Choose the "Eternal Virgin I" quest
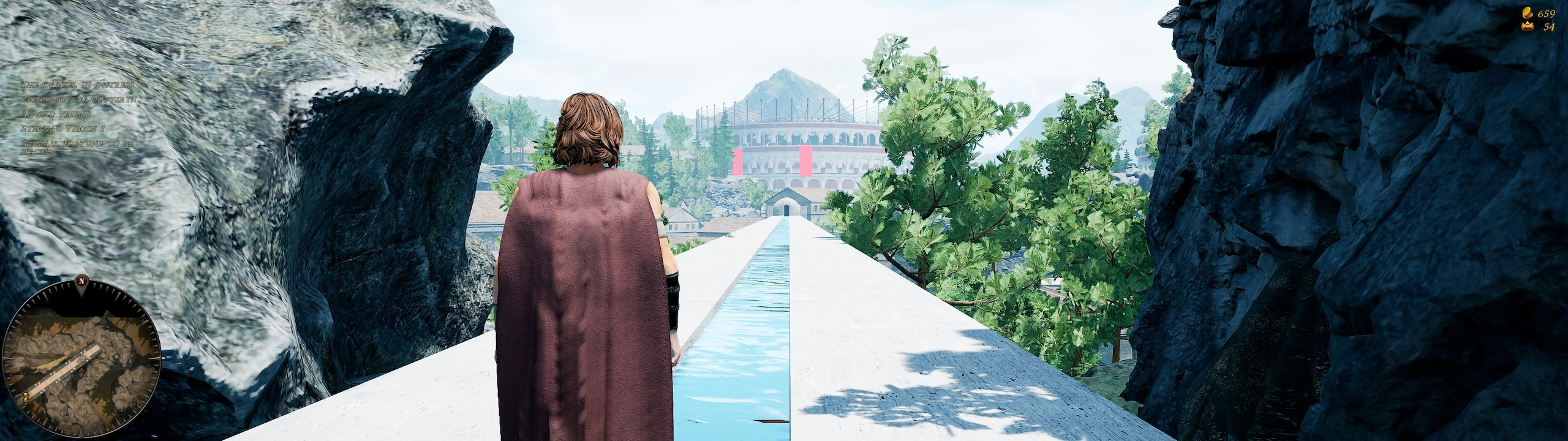Viewport: 1568px width, 441px height. 62,129
